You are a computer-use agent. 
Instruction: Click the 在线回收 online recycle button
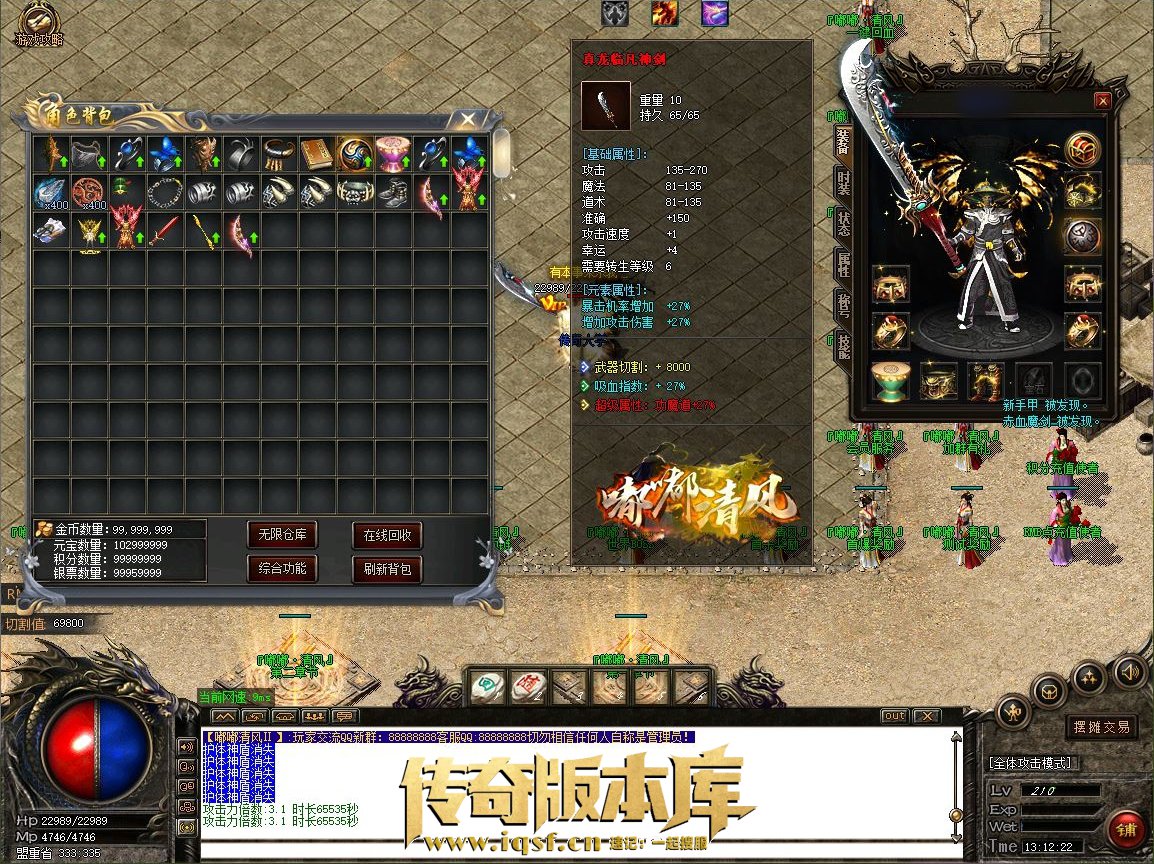tap(387, 535)
